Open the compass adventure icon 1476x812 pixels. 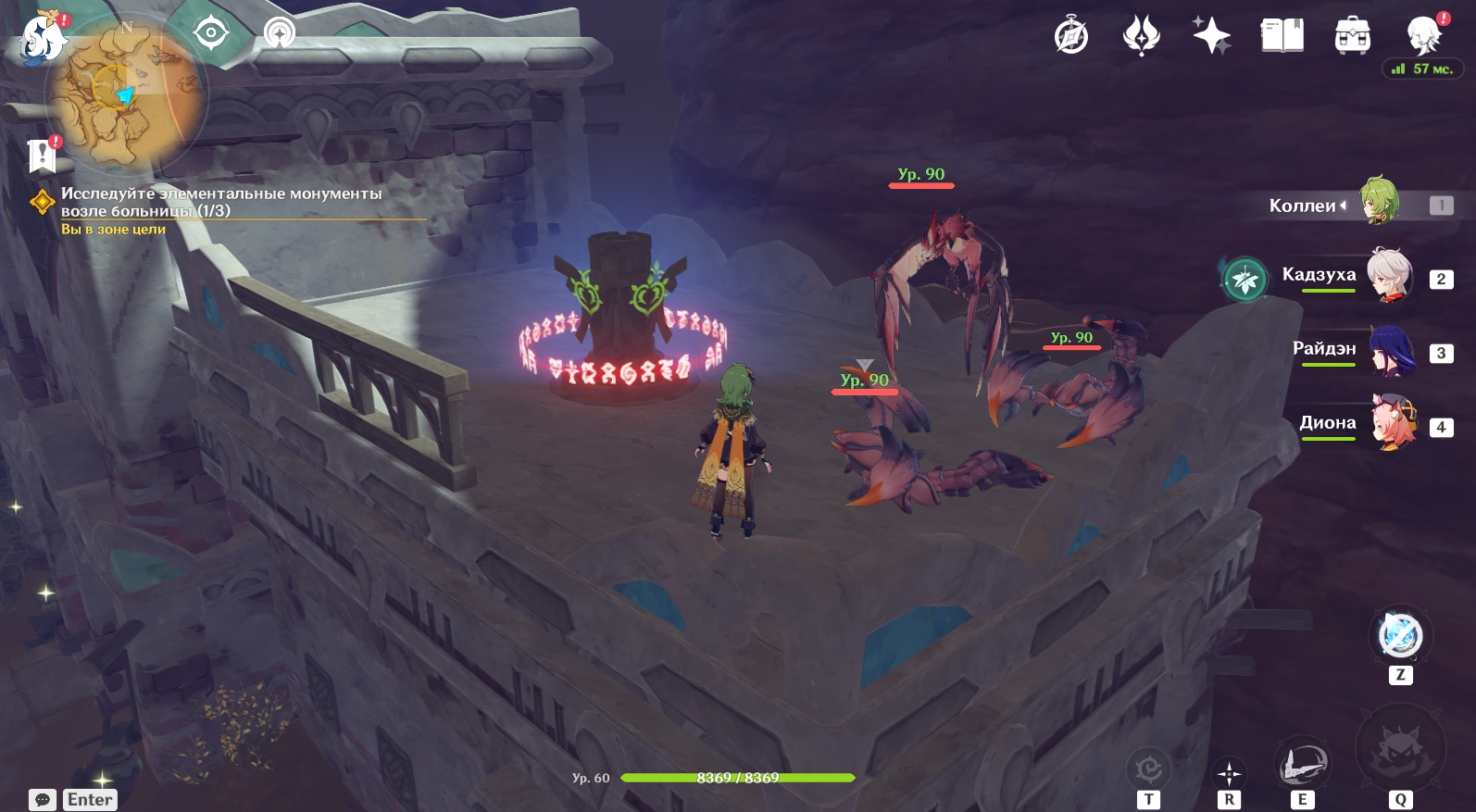pyautogui.click(x=1071, y=37)
